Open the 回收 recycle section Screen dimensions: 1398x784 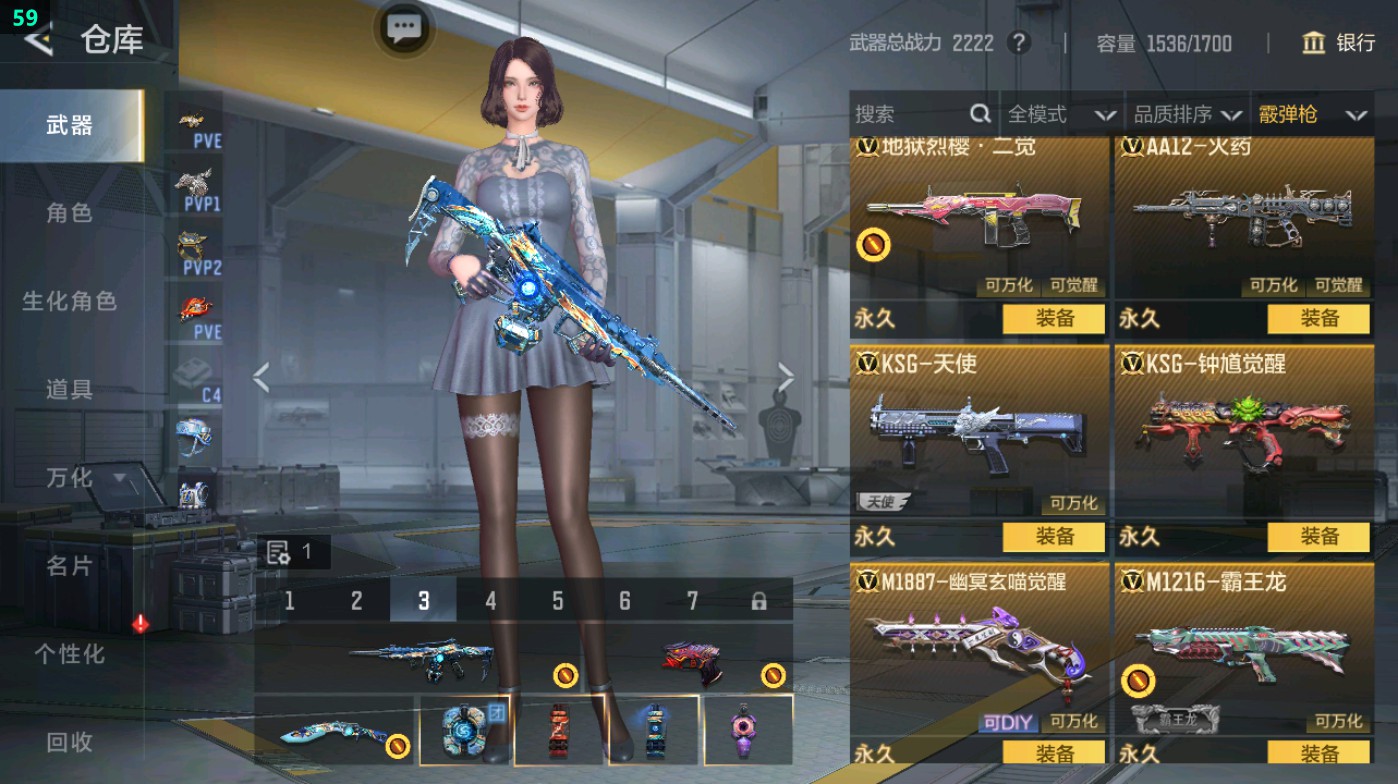tap(69, 742)
